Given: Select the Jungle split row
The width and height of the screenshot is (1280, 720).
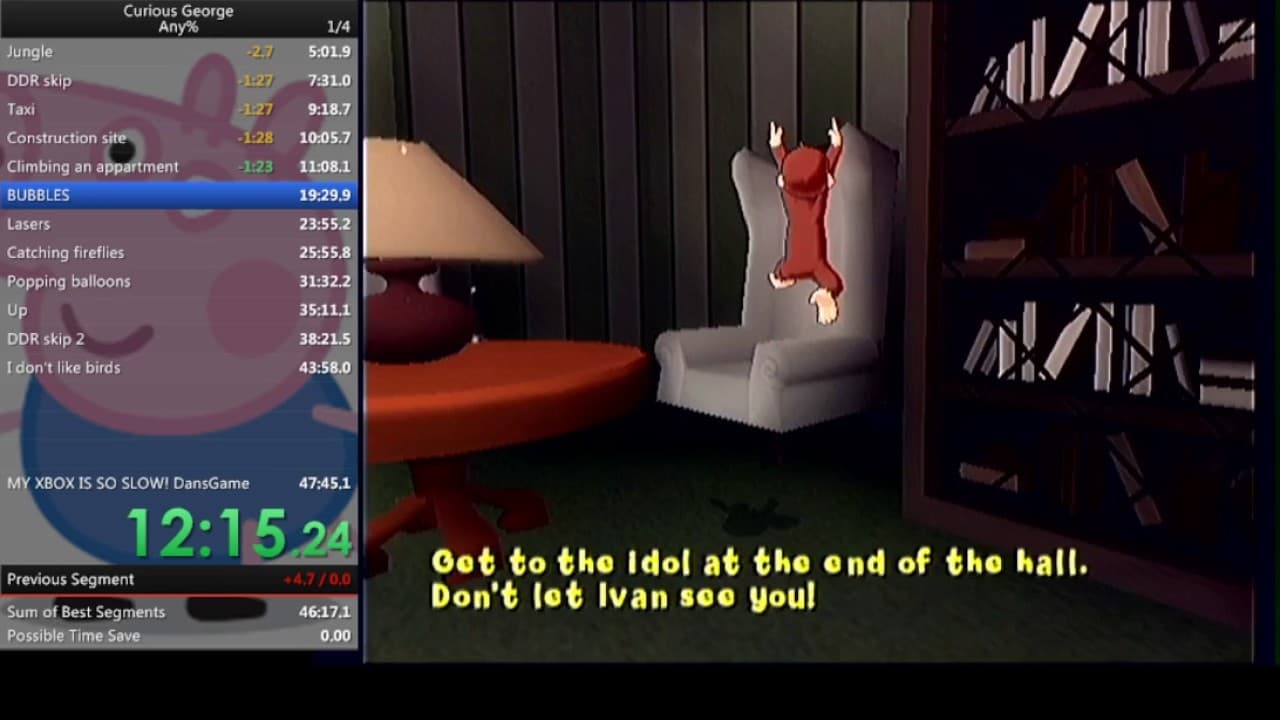Looking at the screenshot, I should [x=100, y=51].
